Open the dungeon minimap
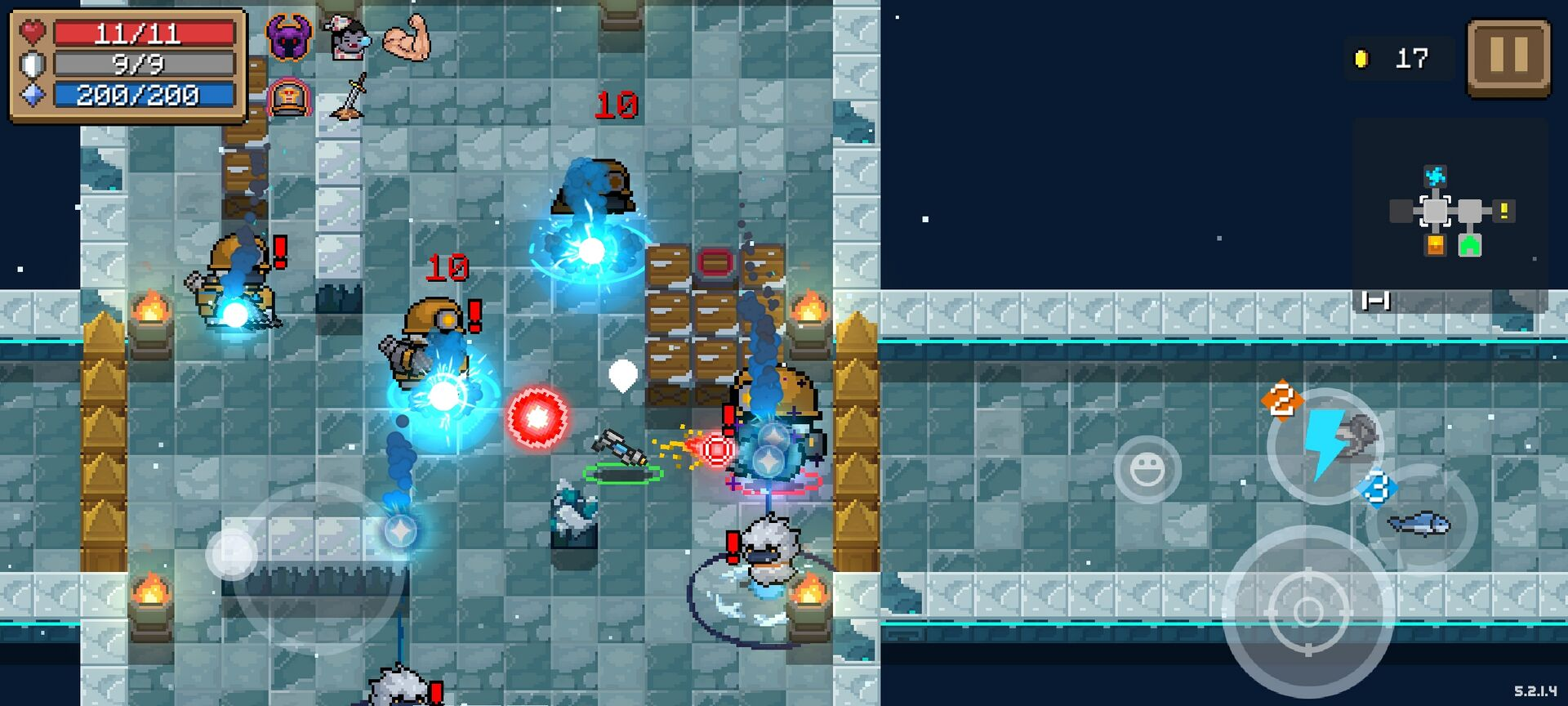Viewport: 1568px width, 706px height. [x=1450, y=212]
